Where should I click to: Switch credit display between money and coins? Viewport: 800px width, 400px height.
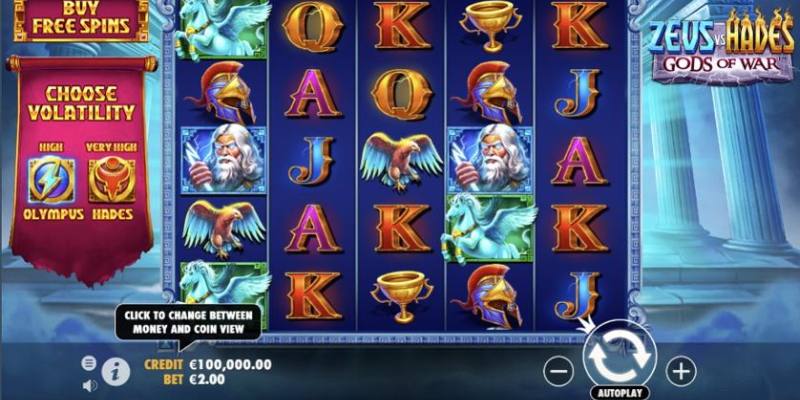point(208,365)
